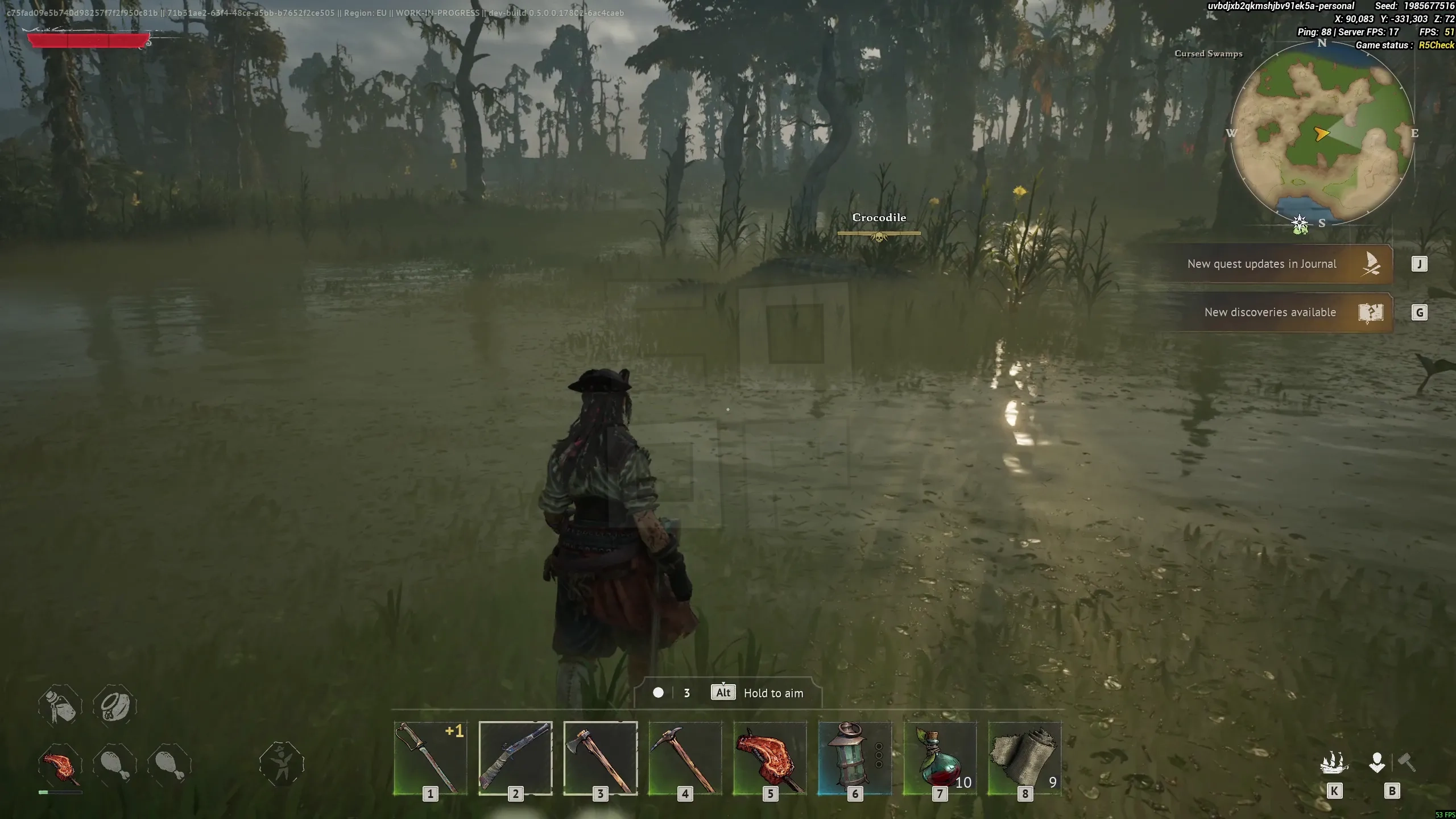This screenshot has width=1456, height=819.
Task: Click the character emote icon bottom-left
Action: 282,765
